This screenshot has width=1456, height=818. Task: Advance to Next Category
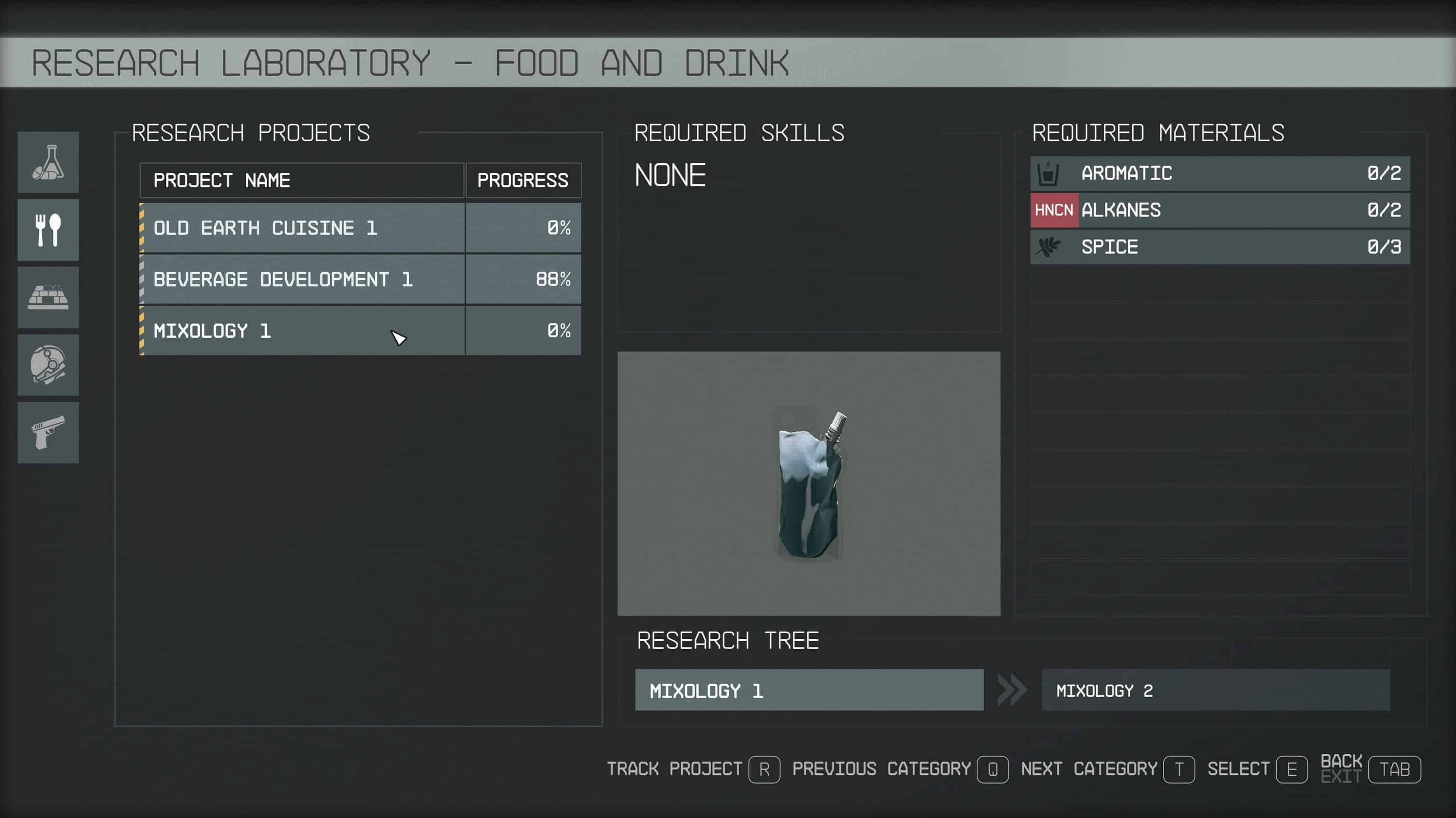point(1107,770)
